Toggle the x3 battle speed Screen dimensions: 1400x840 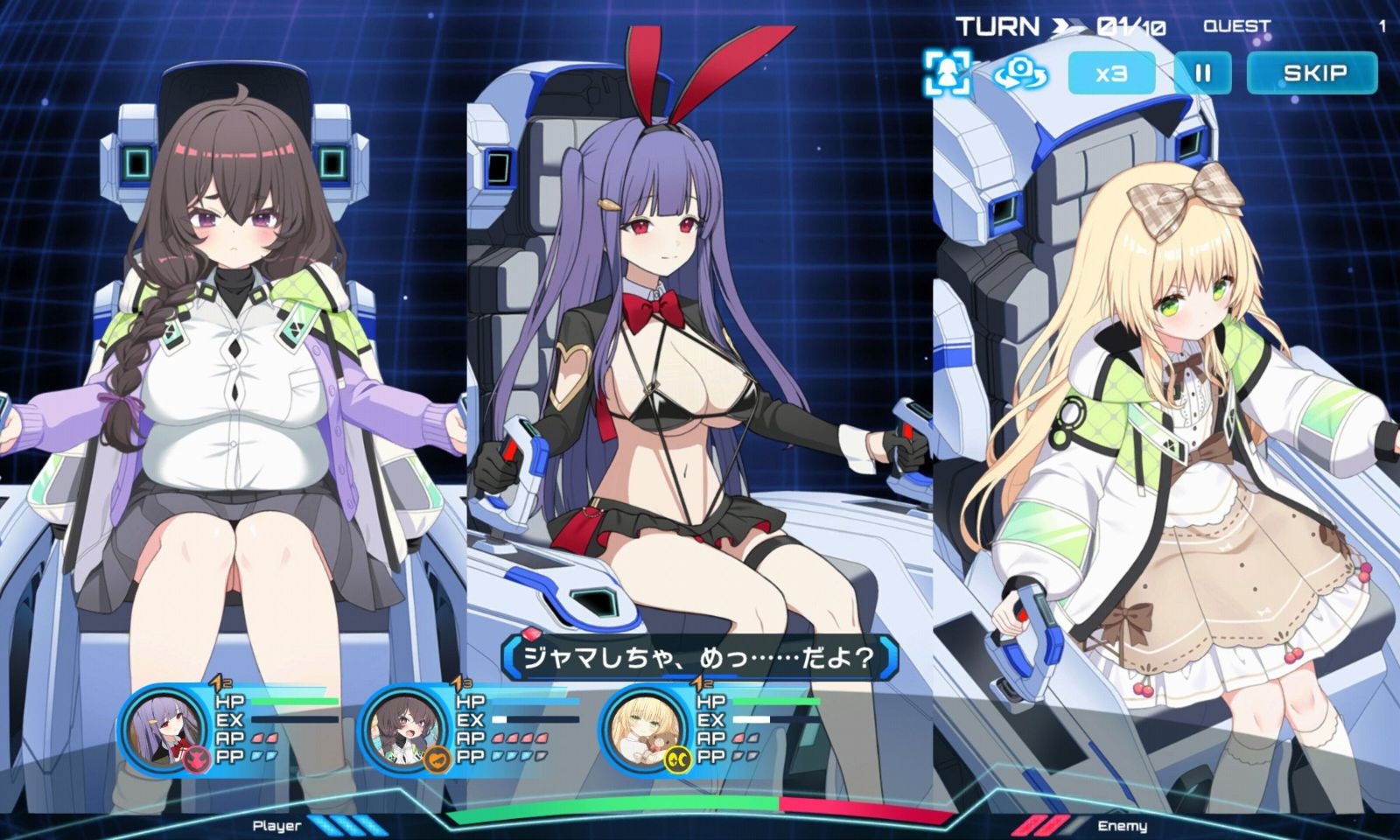(x=1111, y=73)
